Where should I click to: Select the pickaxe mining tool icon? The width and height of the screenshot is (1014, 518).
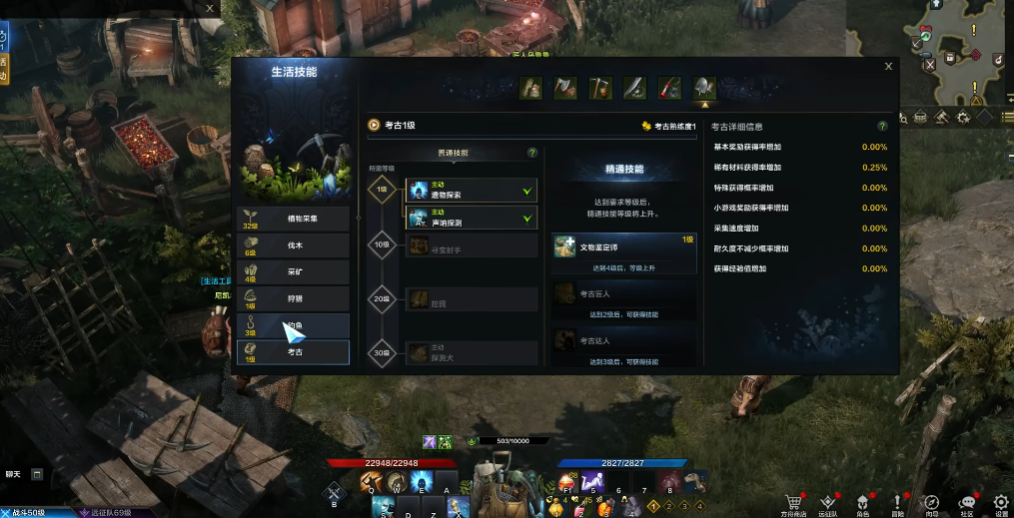coord(600,88)
